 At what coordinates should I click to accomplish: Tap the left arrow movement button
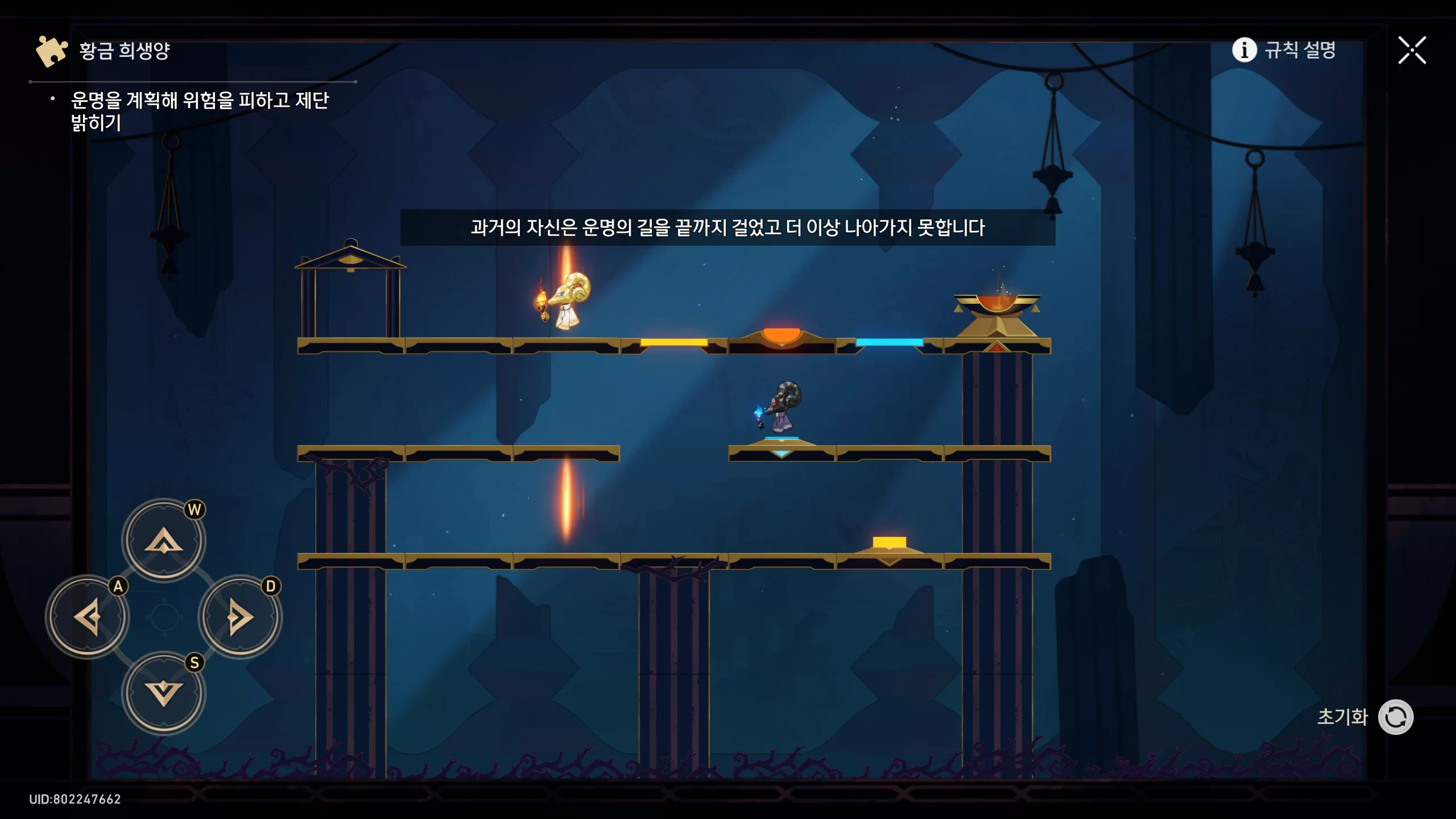tap(88, 617)
